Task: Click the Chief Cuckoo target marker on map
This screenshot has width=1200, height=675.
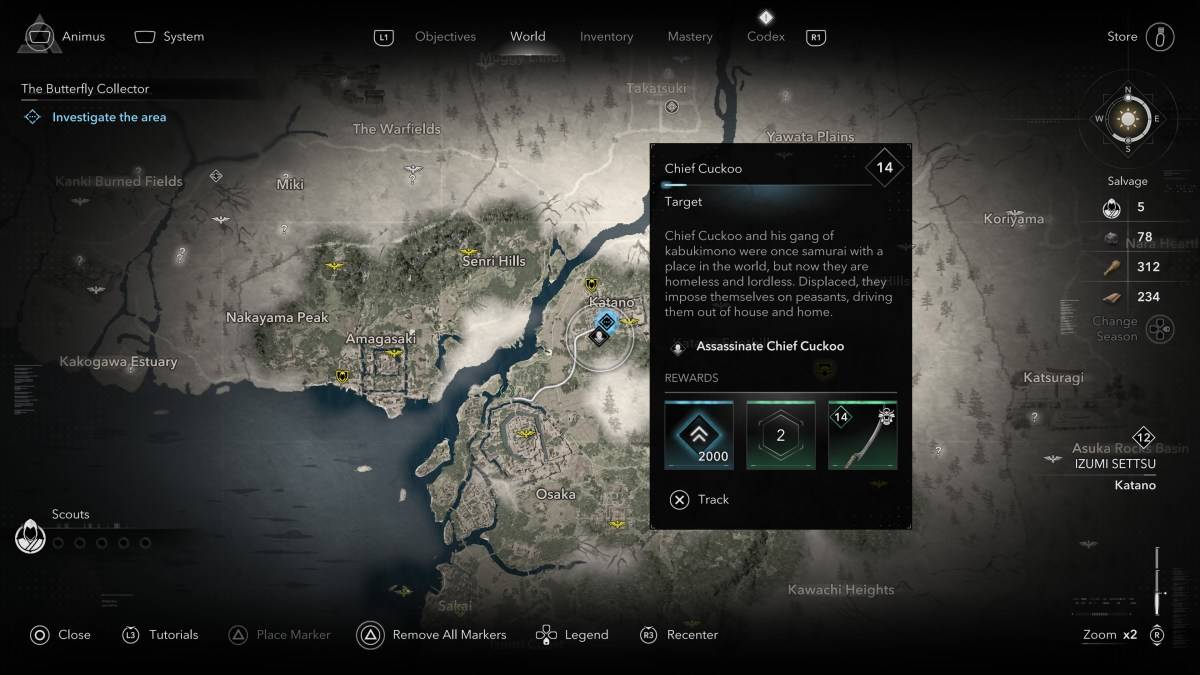Action: click(x=600, y=337)
